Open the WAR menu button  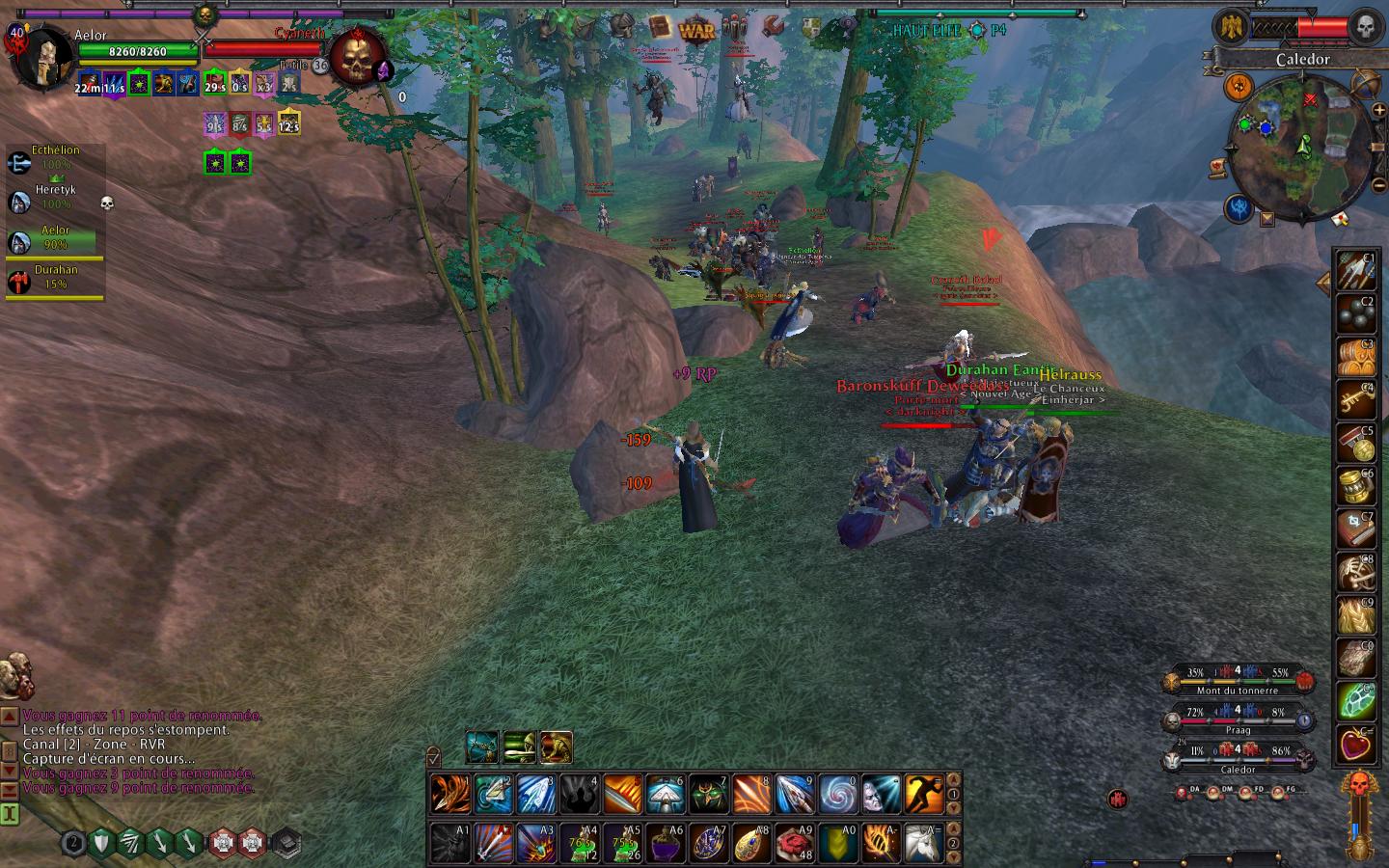pos(696,30)
